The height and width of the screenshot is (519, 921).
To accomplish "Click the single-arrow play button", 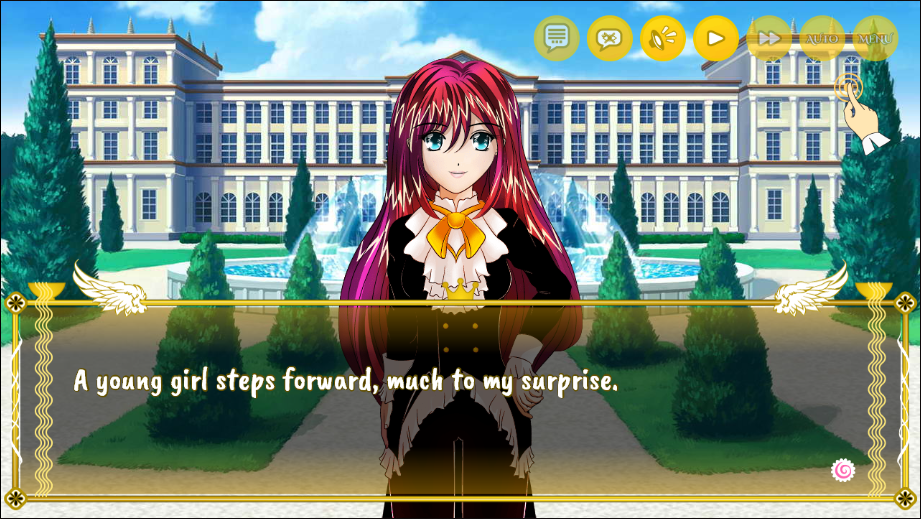I will (715, 39).
